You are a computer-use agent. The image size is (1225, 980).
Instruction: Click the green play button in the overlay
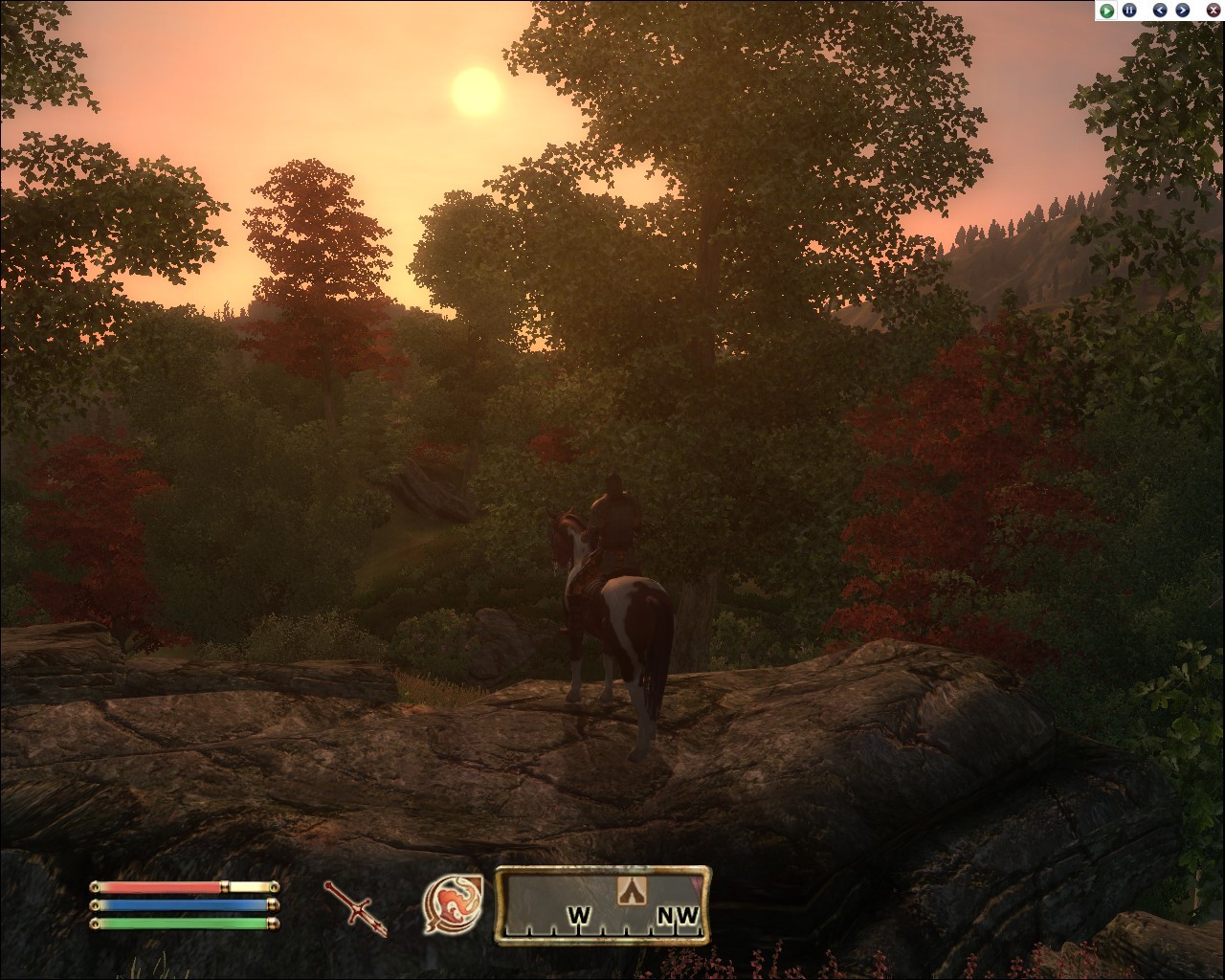click(1107, 11)
